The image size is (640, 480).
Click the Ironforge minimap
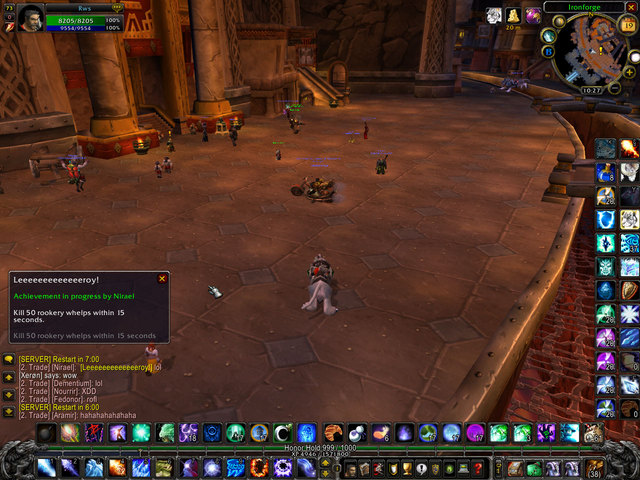point(592,47)
